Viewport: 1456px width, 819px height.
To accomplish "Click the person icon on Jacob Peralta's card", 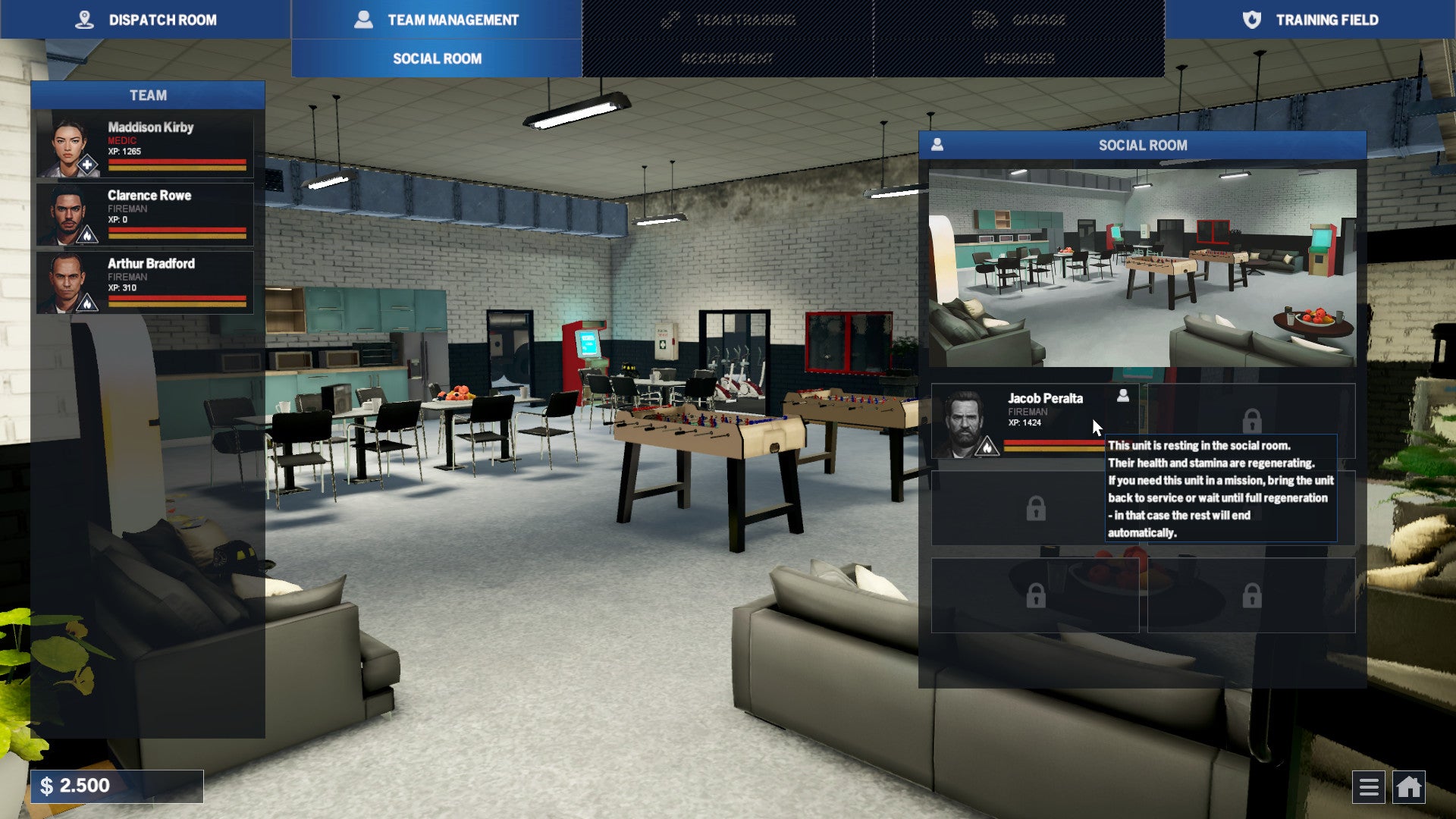I will [x=1122, y=395].
